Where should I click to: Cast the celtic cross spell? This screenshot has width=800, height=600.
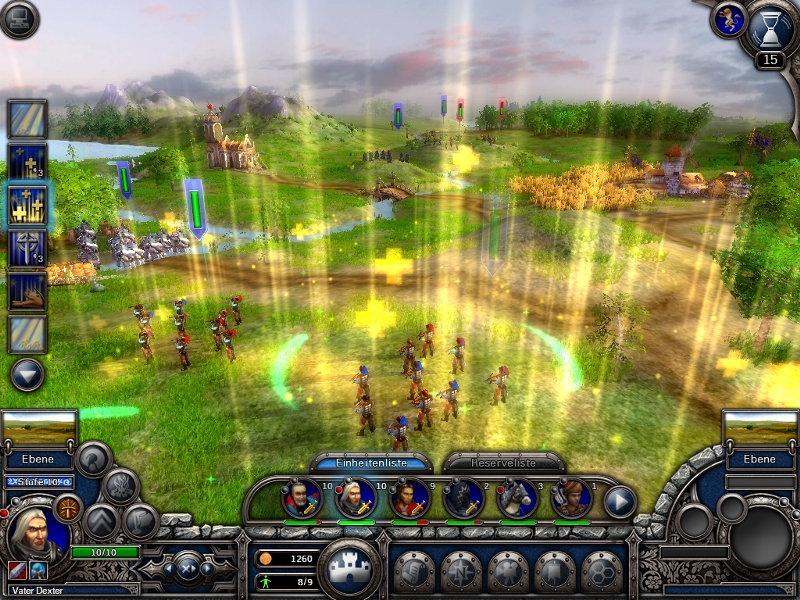(28, 248)
